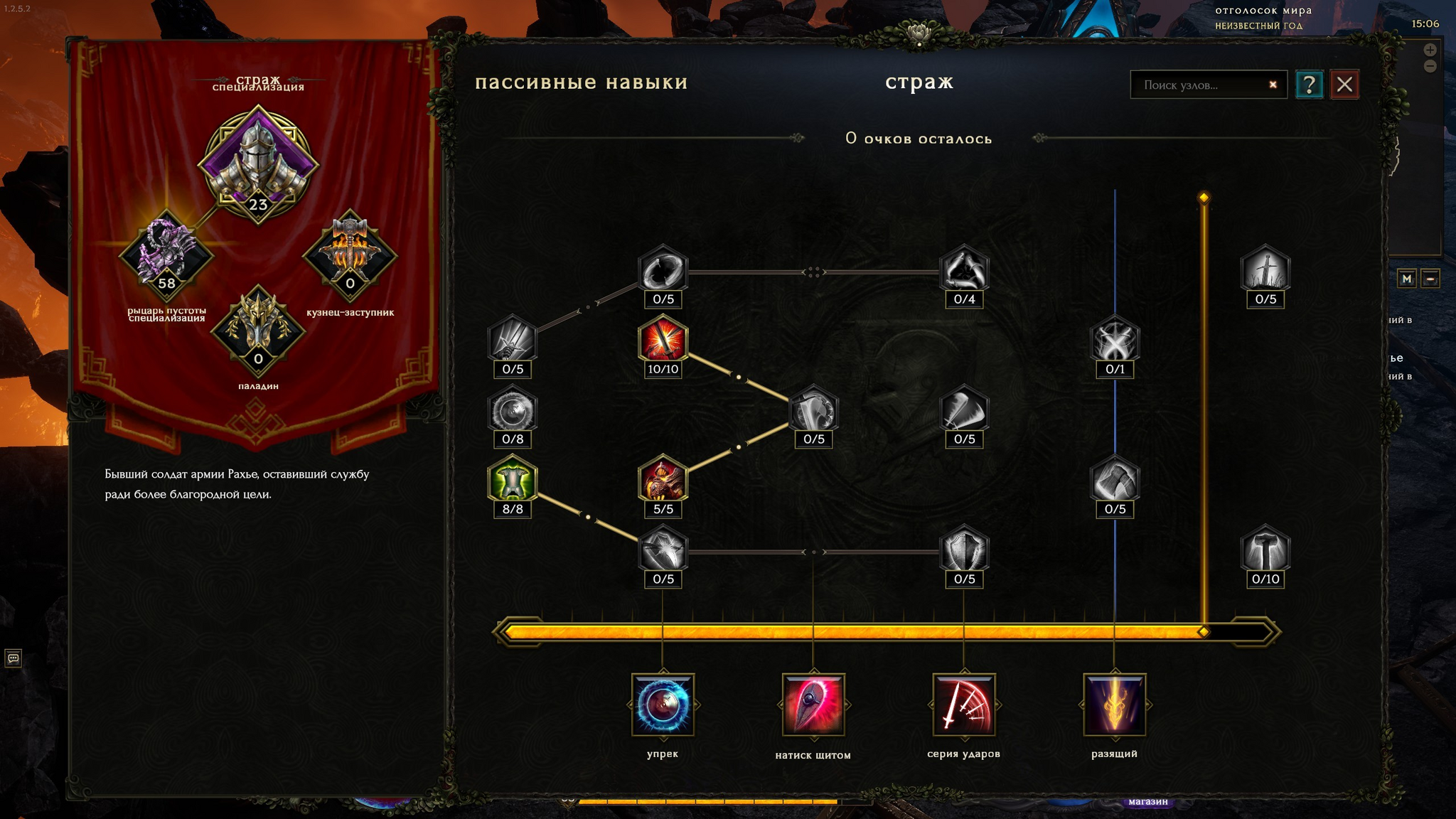Close the passive skills window
1456x819 pixels.
(x=1344, y=85)
